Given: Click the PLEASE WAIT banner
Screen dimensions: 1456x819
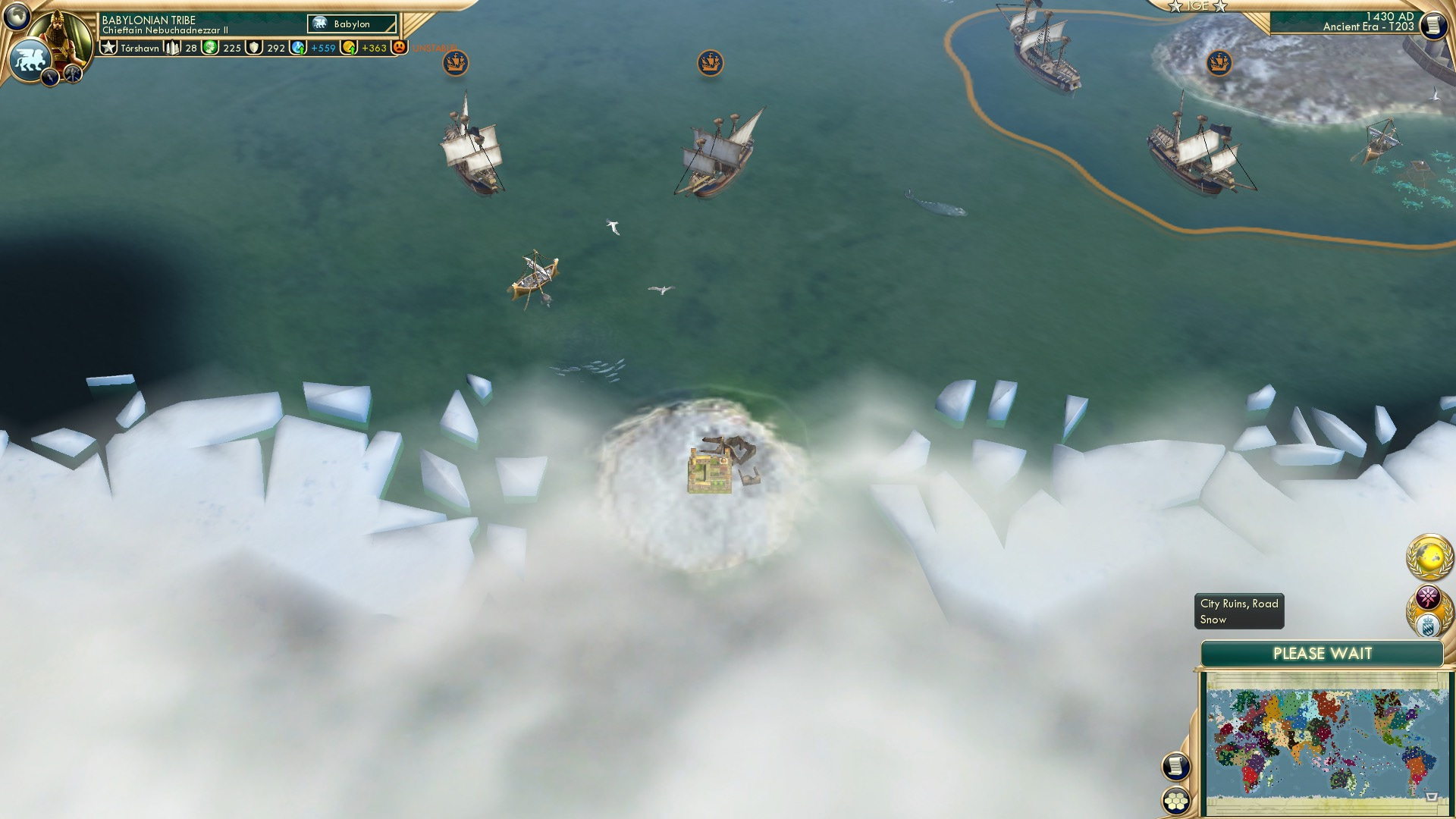Looking at the screenshot, I should pos(1325,652).
